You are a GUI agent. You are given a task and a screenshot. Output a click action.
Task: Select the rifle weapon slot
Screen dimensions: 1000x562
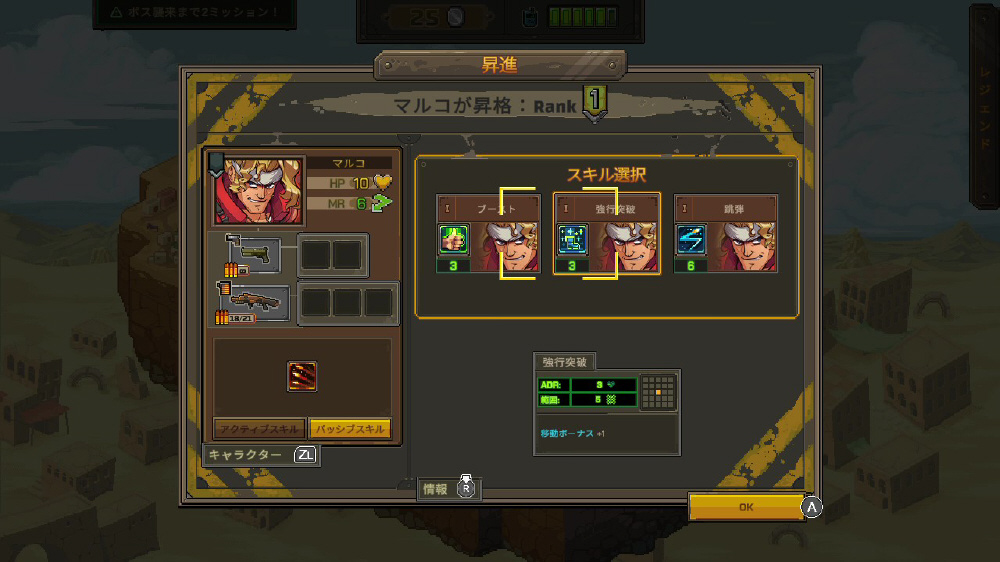(253, 303)
